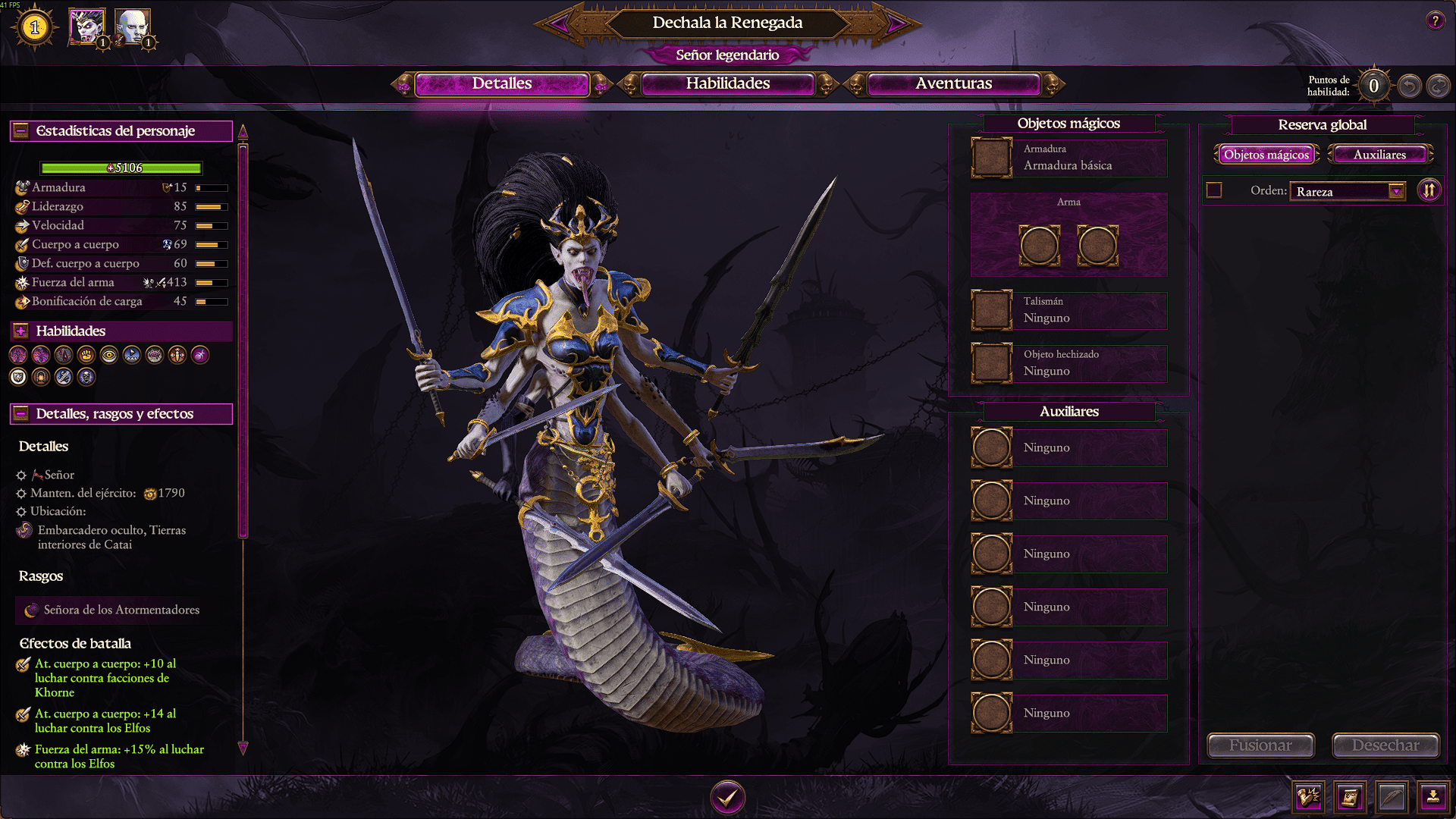
Task: Show Objetos mágicos in global reserve
Action: [x=1266, y=155]
